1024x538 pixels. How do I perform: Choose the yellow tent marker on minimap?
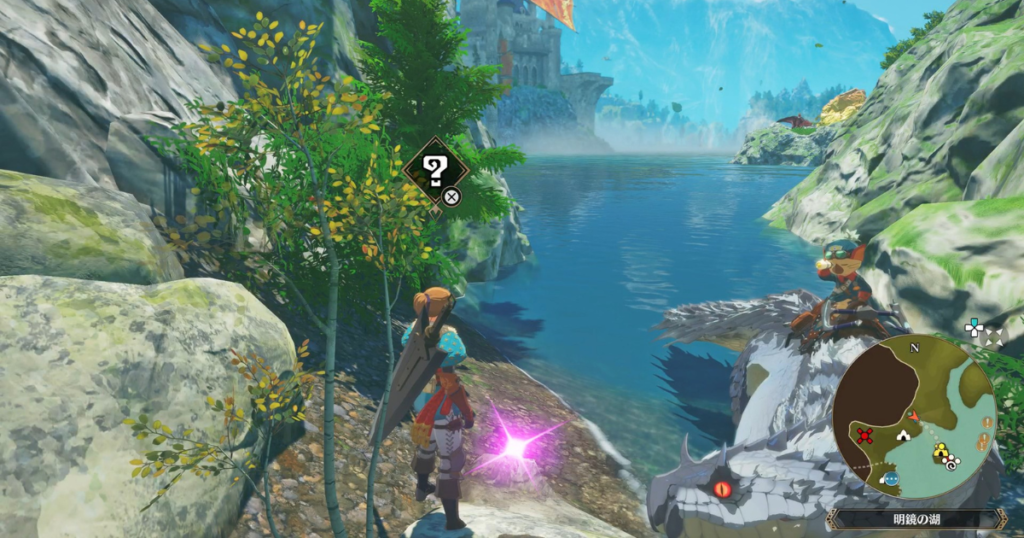[x=939, y=453]
